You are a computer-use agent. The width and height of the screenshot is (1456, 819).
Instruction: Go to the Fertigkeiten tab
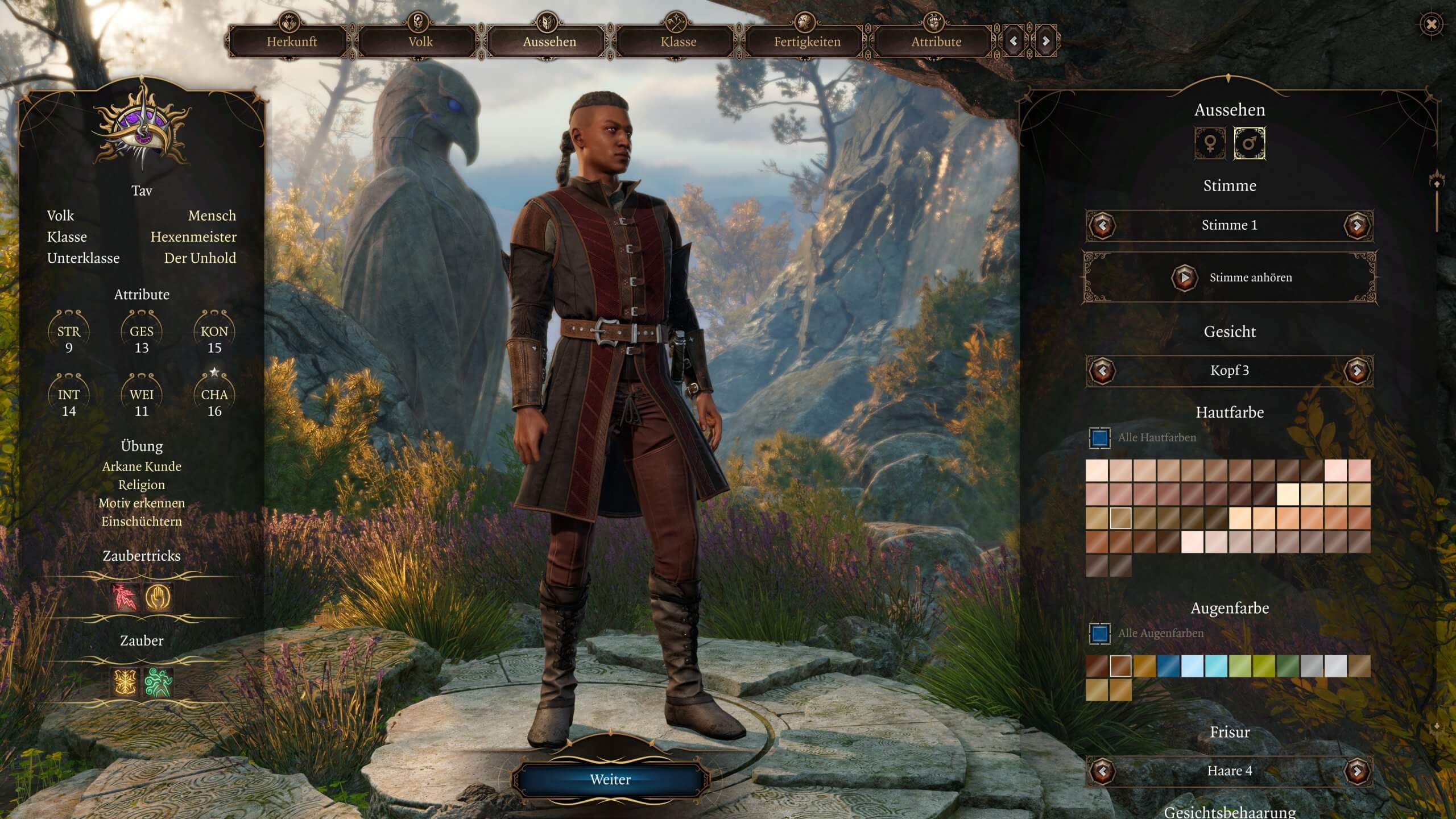tap(807, 42)
